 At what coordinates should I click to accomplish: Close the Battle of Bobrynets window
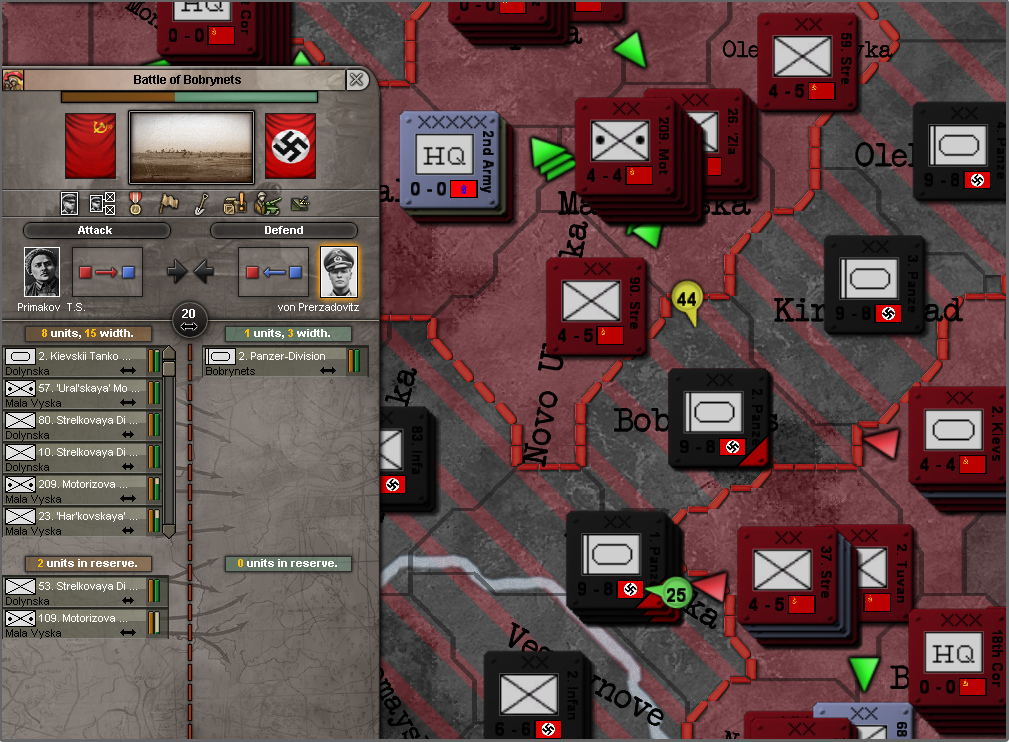[356, 80]
